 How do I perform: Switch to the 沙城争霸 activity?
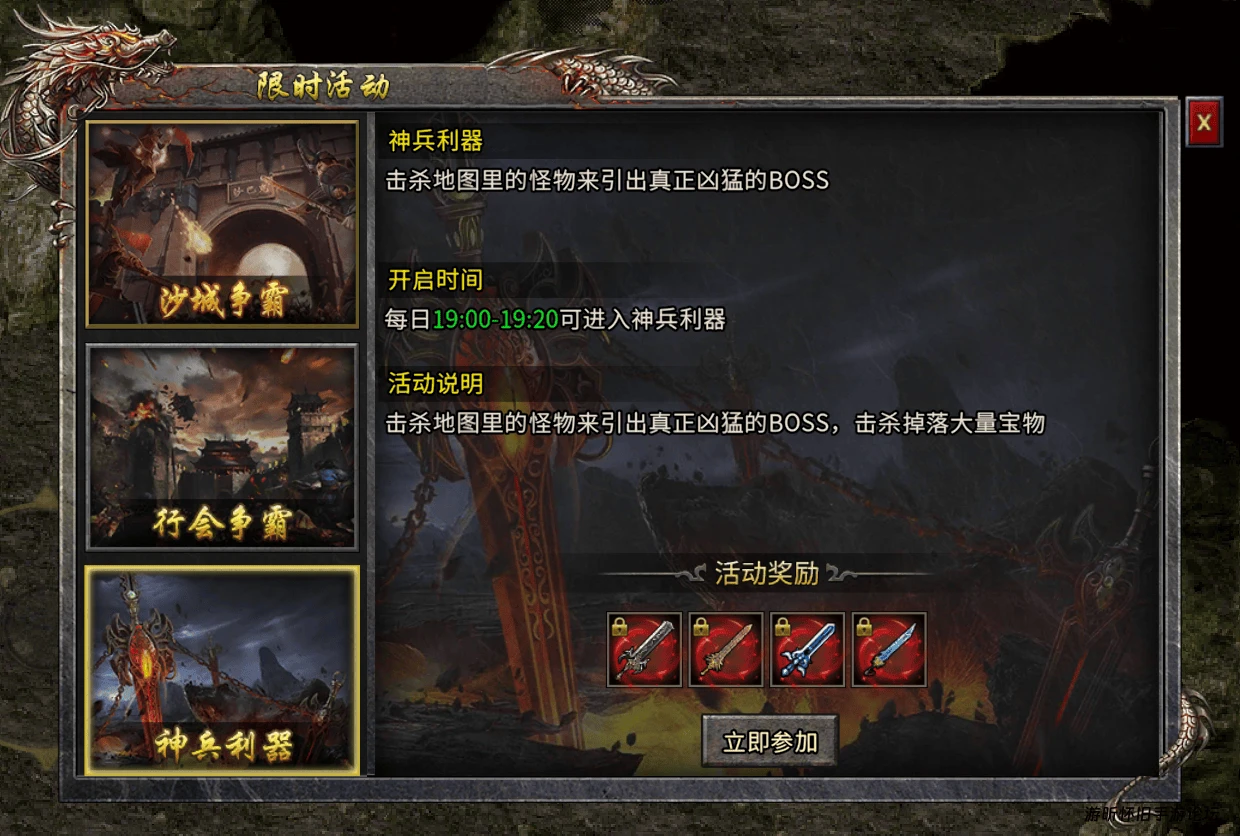[x=222, y=224]
